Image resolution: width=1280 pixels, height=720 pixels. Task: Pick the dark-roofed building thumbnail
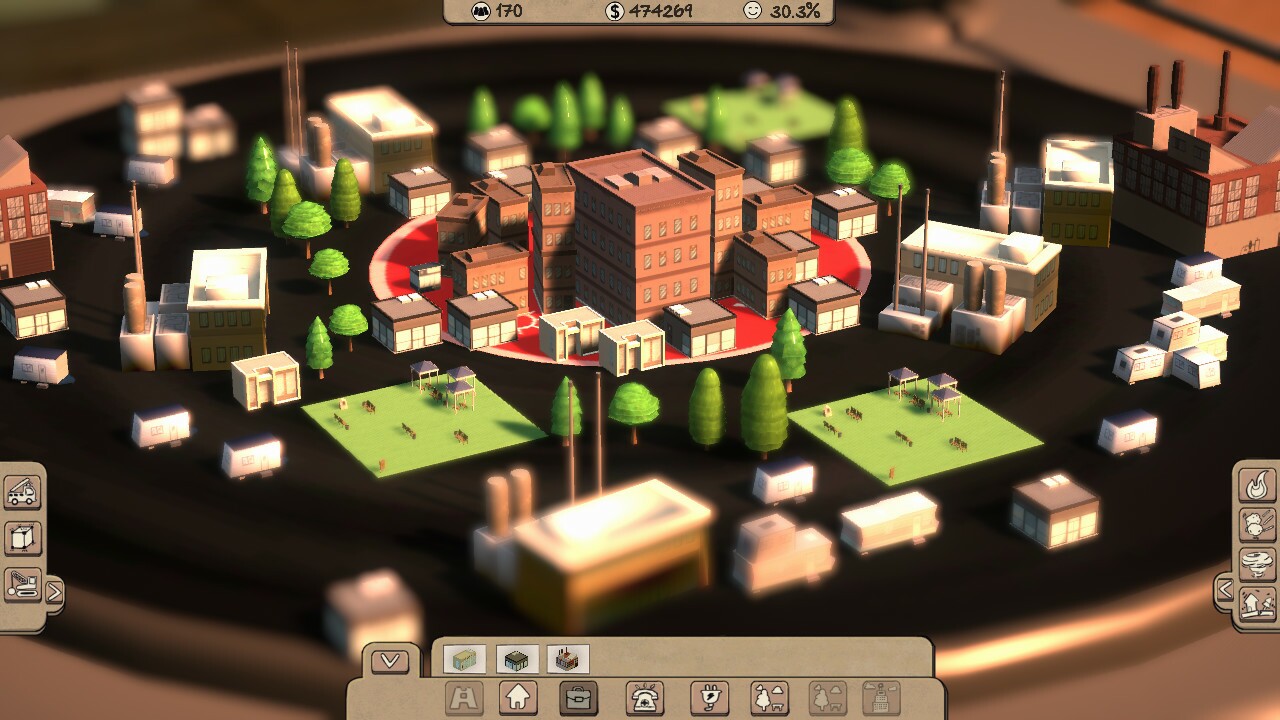[517, 659]
